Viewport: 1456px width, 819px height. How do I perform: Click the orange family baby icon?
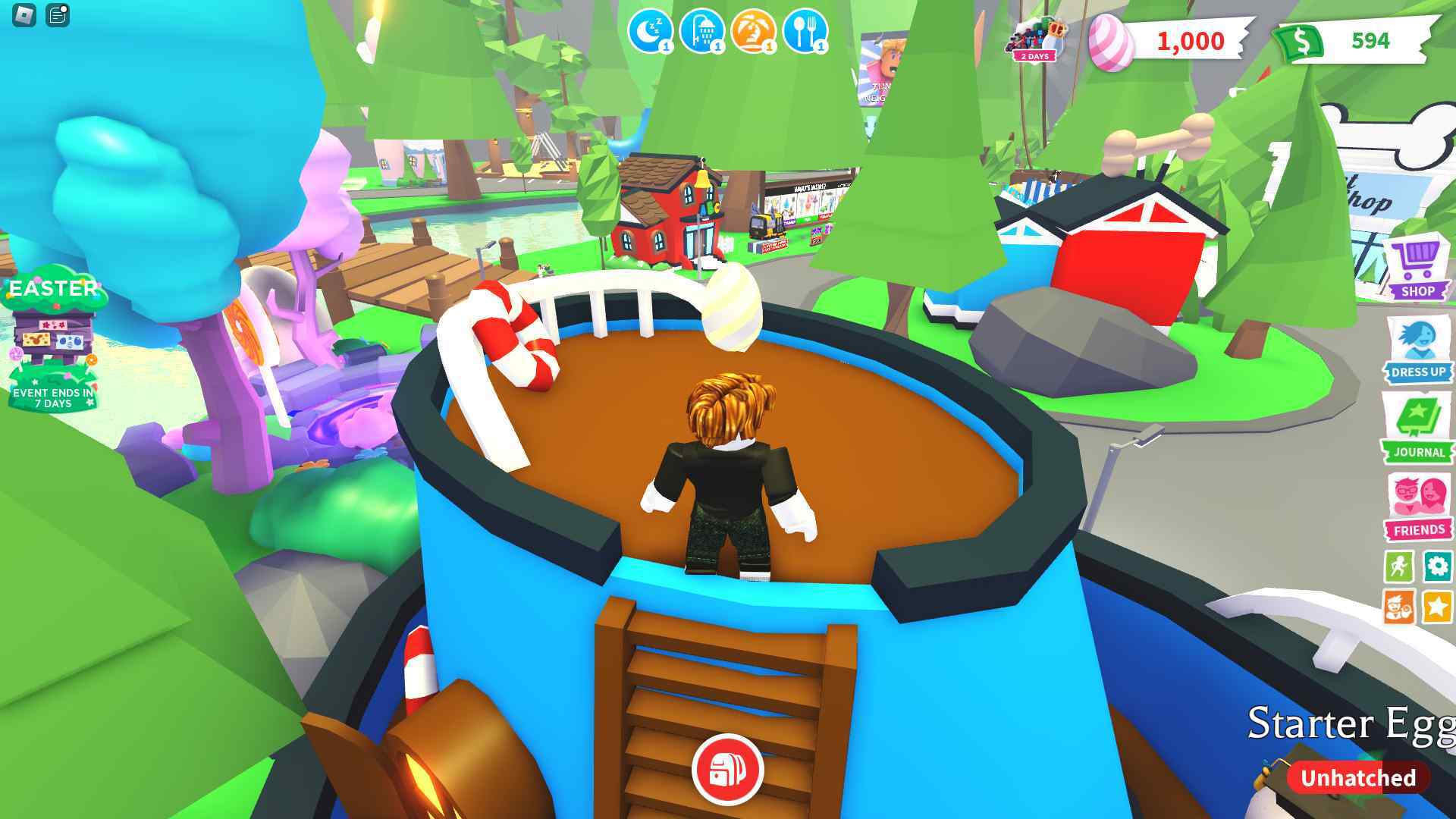(x=1399, y=607)
